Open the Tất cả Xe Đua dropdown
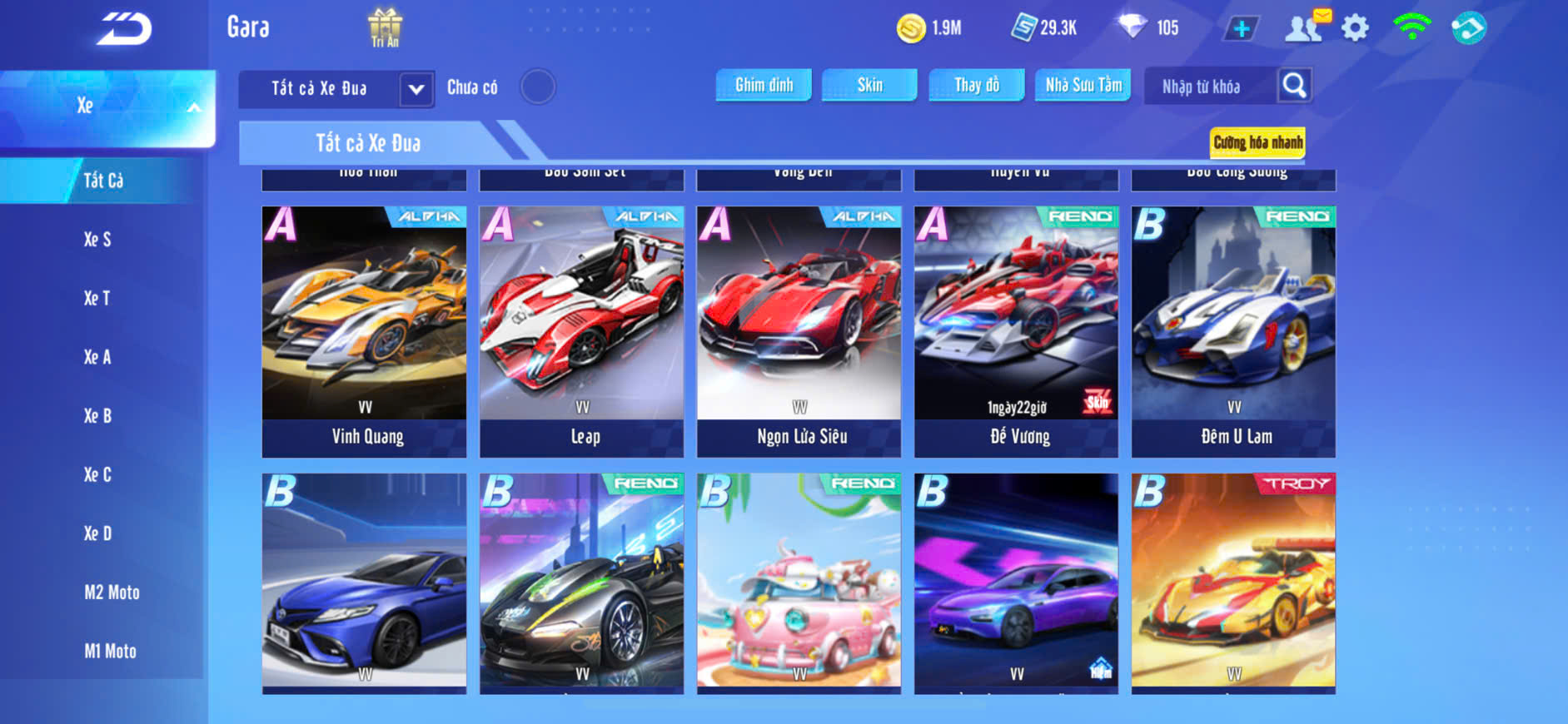Image resolution: width=1568 pixels, height=724 pixels. click(416, 89)
